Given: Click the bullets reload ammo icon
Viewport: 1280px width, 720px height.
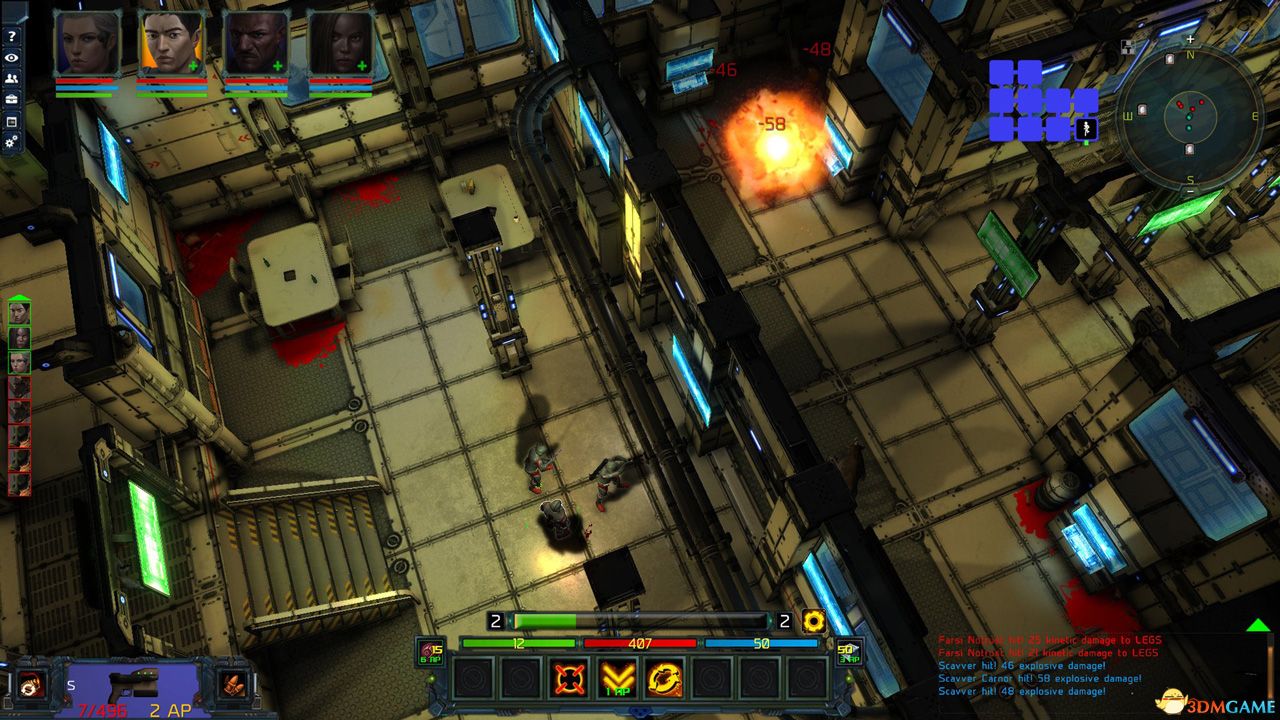Looking at the screenshot, I should coord(232,684).
